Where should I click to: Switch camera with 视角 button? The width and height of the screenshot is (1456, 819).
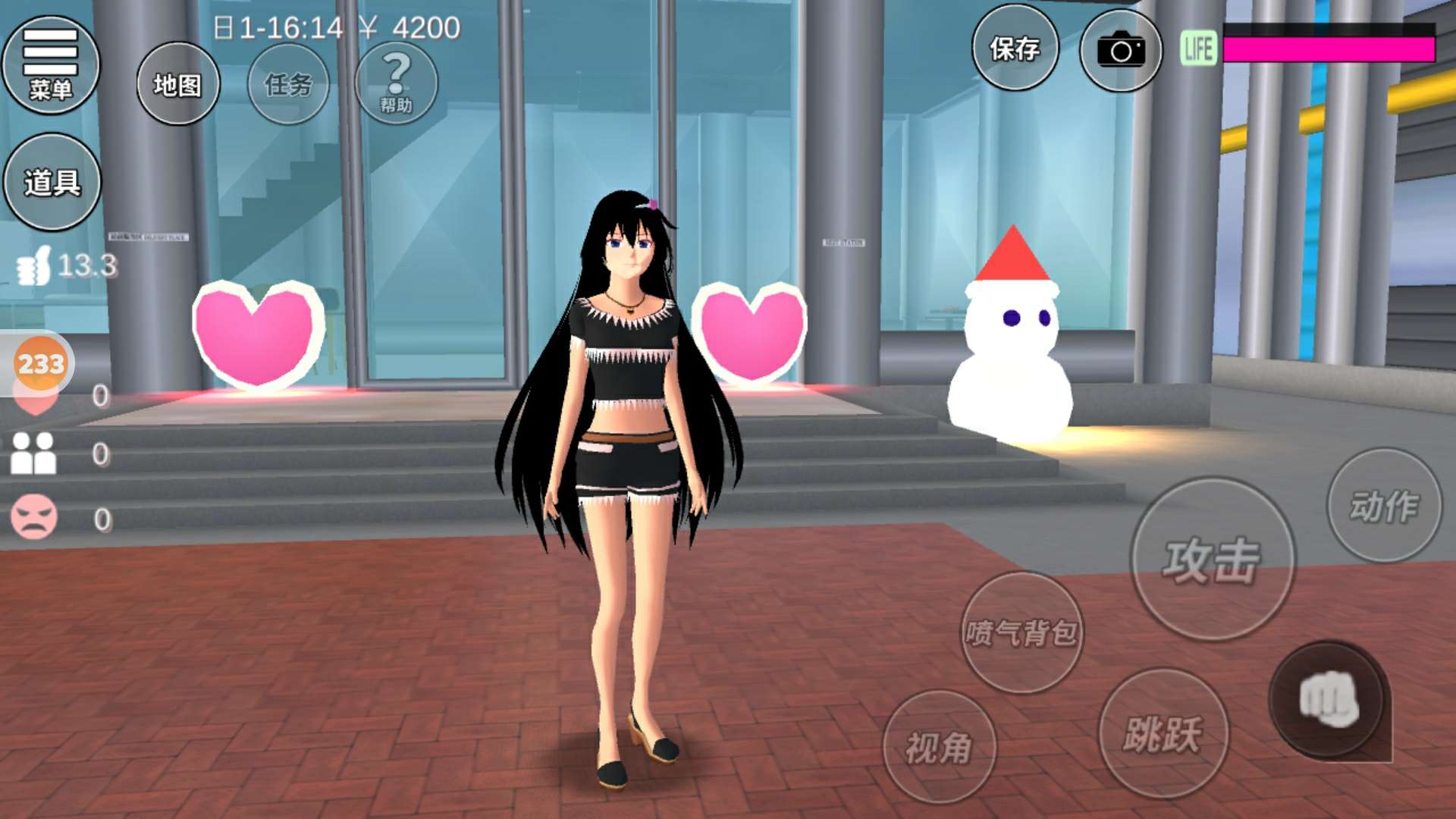coord(939,748)
